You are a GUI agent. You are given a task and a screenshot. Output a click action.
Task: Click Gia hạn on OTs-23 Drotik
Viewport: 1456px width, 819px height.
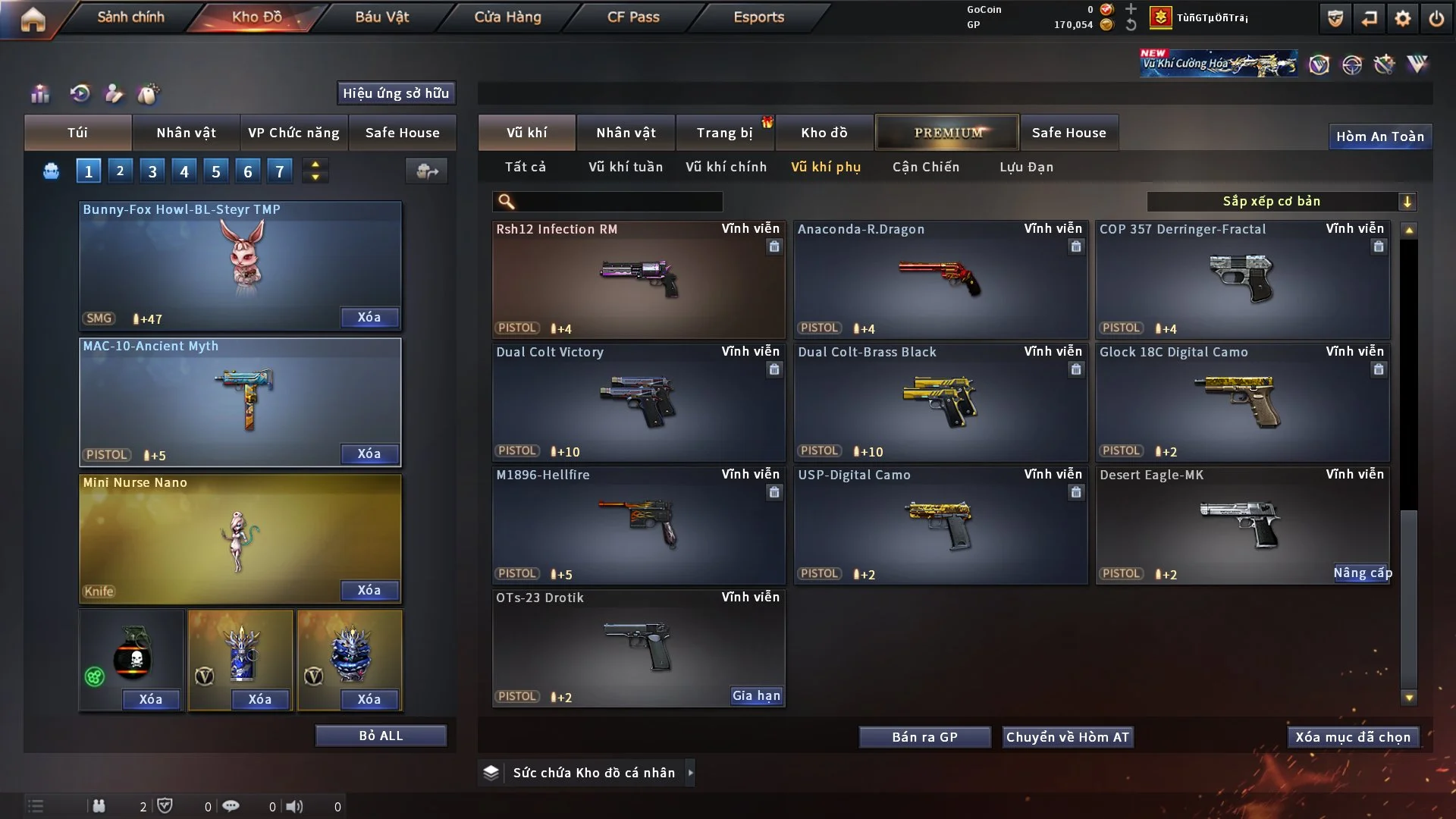point(755,696)
